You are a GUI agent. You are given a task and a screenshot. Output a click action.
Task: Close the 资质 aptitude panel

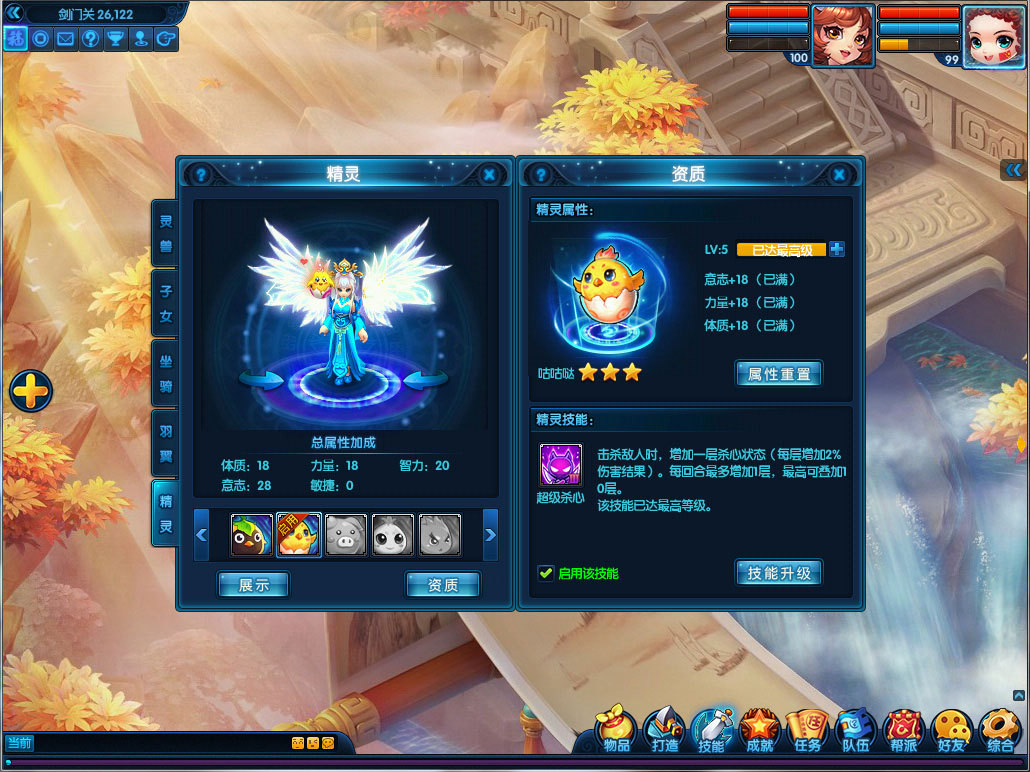[843, 174]
